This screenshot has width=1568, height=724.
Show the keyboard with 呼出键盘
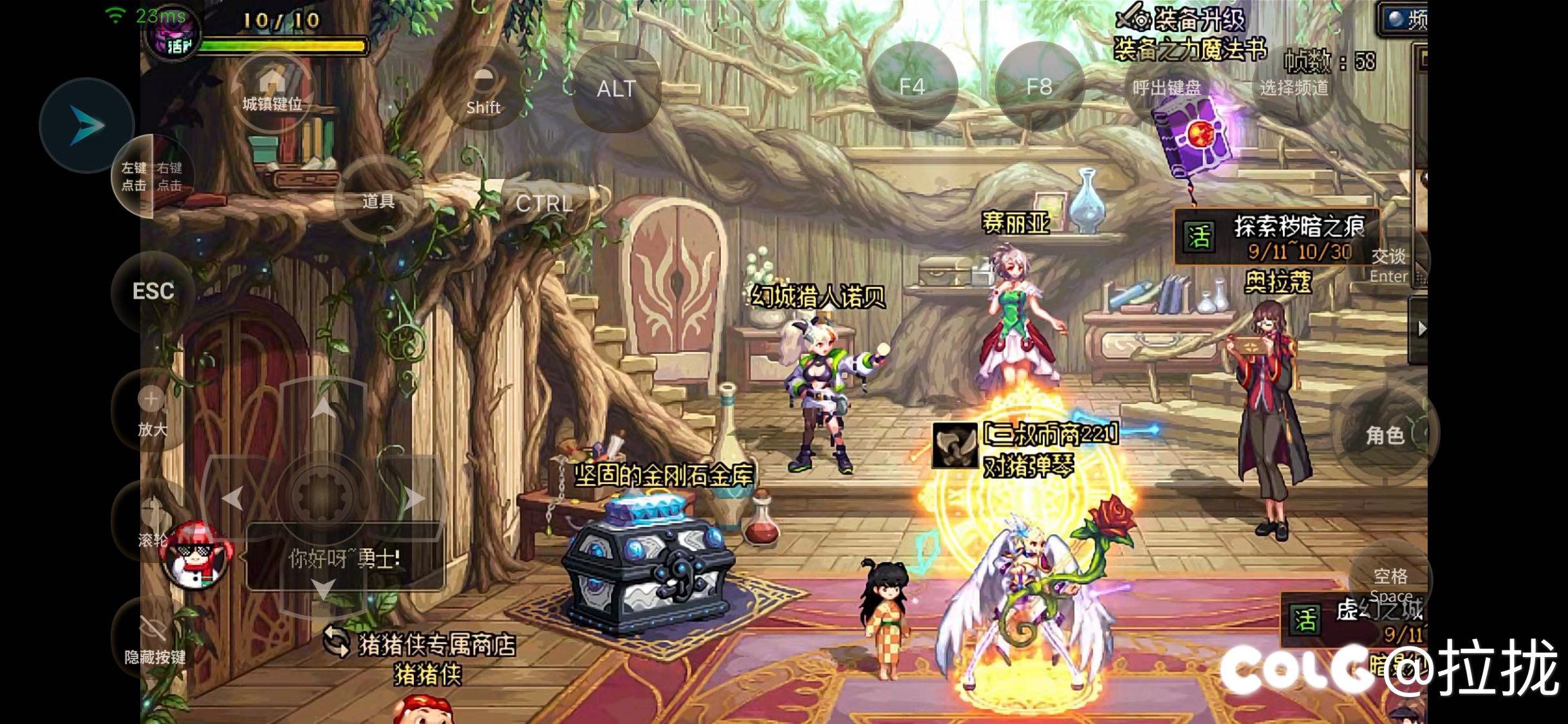coord(1166,88)
